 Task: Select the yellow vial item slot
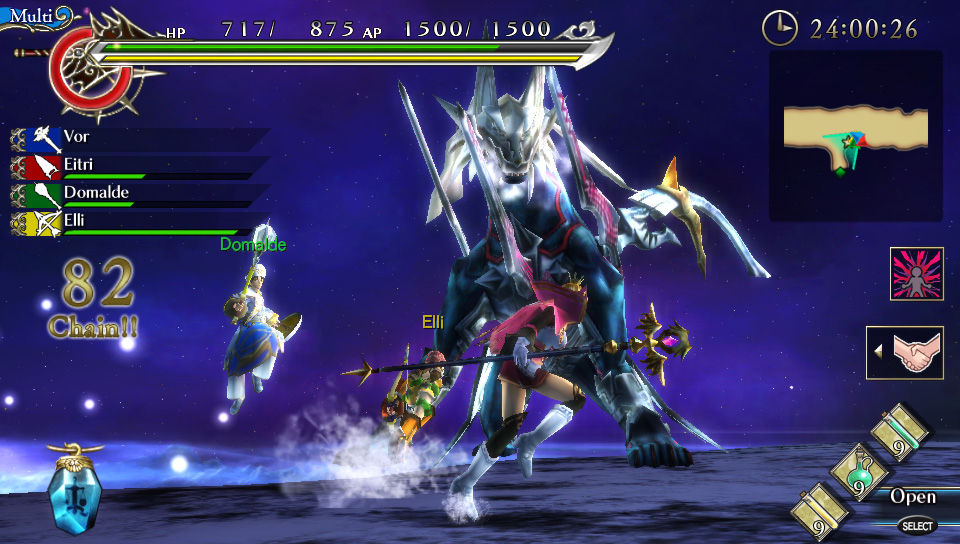[x=820, y=513]
